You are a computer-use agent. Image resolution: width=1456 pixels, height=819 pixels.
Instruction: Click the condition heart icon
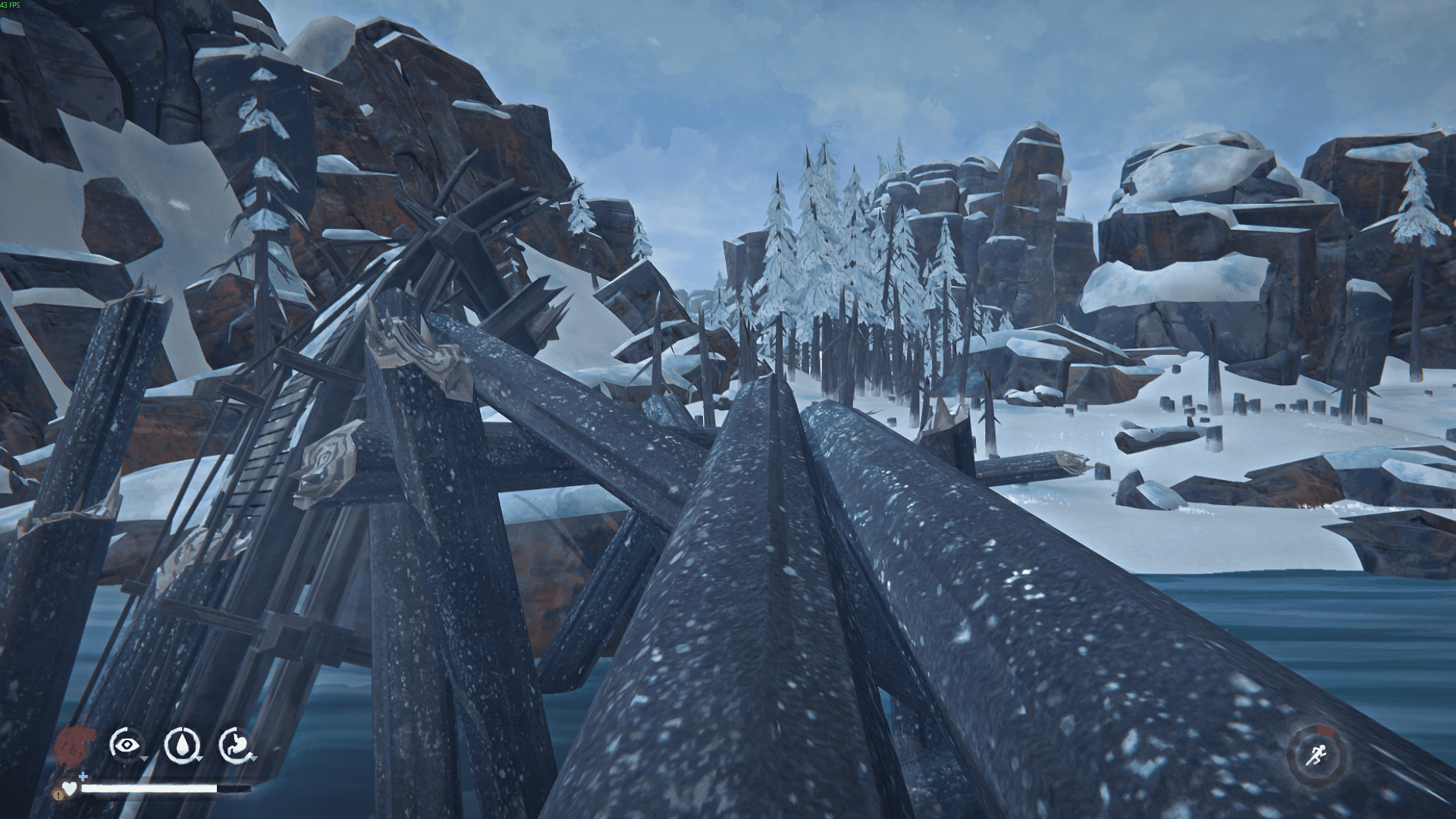point(70,789)
